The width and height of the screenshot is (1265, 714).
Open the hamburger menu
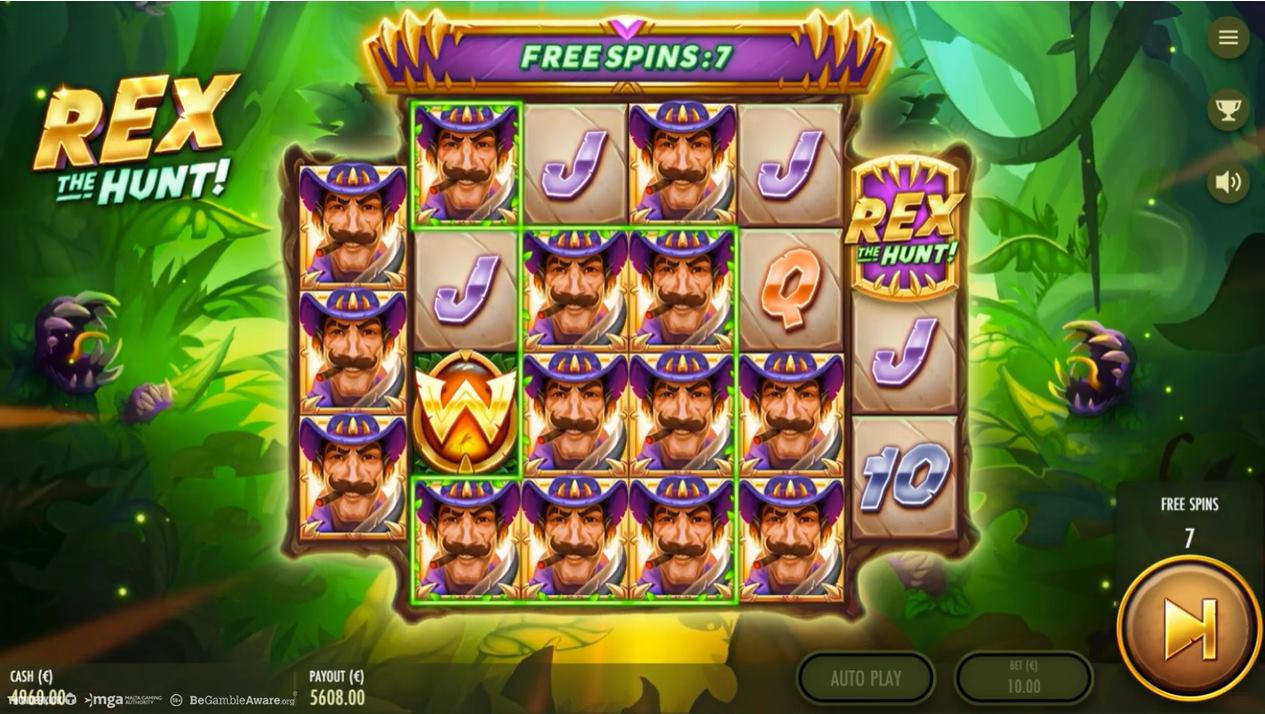point(1228,38)
